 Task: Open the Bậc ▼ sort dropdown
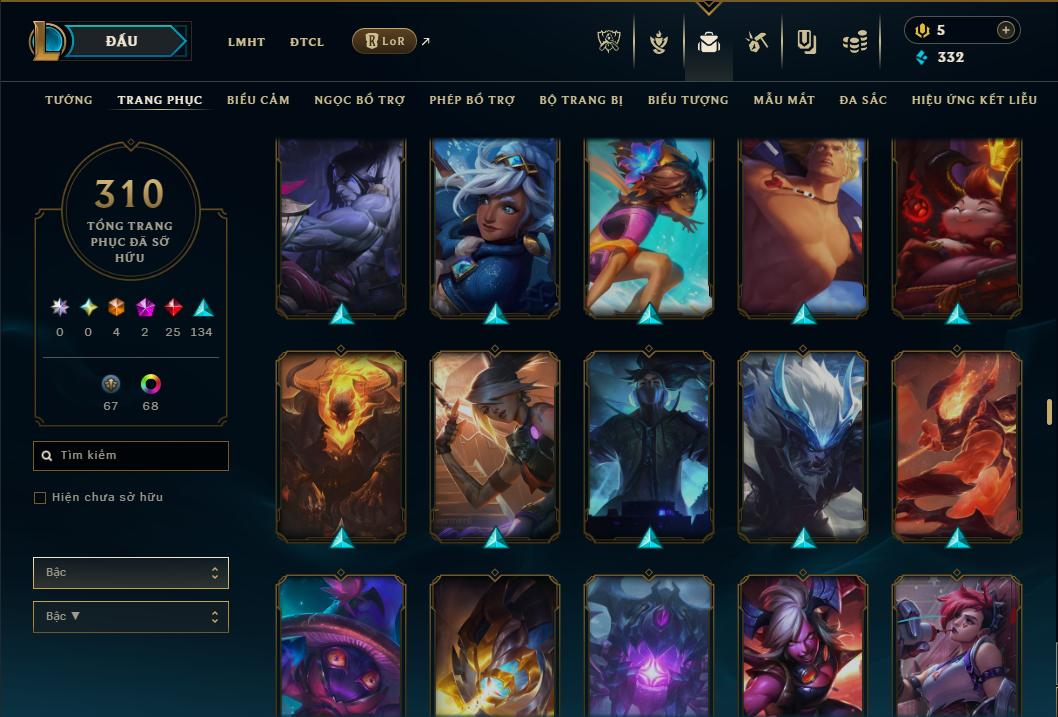click(130, 617)
